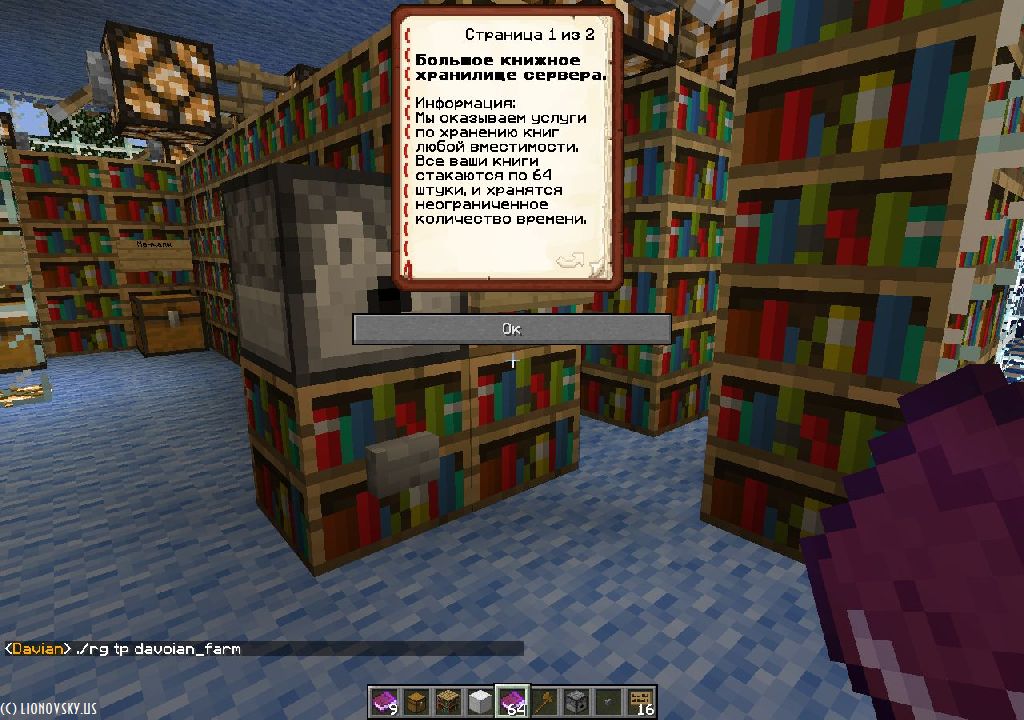This screenshot has width=1024, height=720.
Task: Choose the crafting table hotbar slot
Action: [x=449, y=702]
